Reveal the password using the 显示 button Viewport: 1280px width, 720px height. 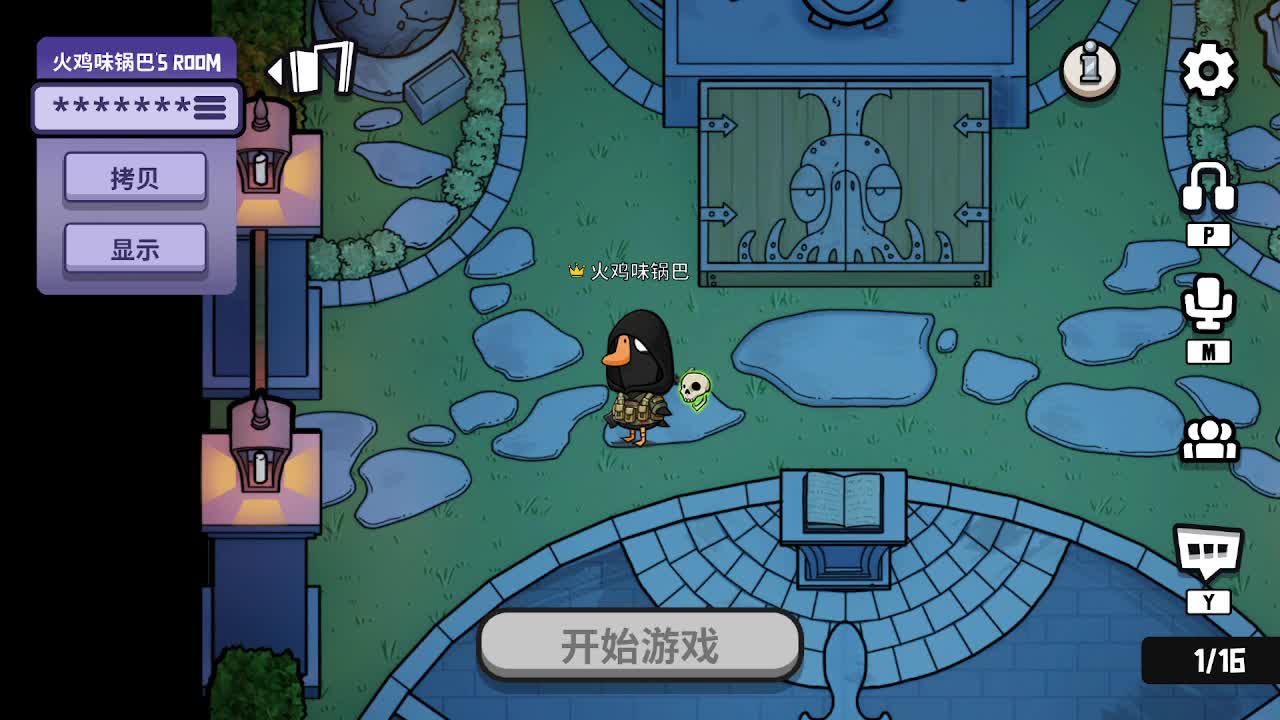point(136,245)
